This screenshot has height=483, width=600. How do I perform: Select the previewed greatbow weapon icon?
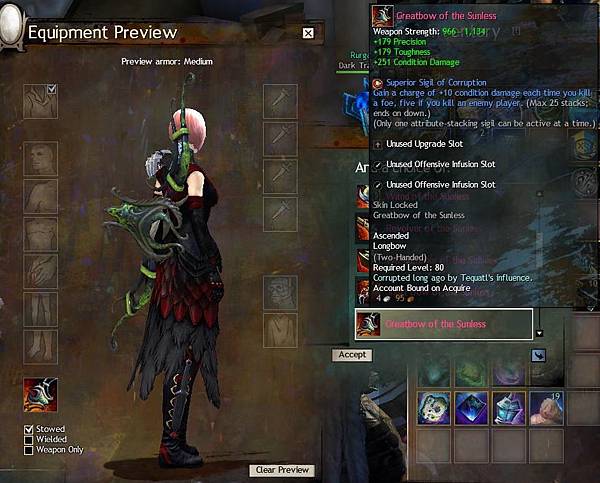[41, 393]
